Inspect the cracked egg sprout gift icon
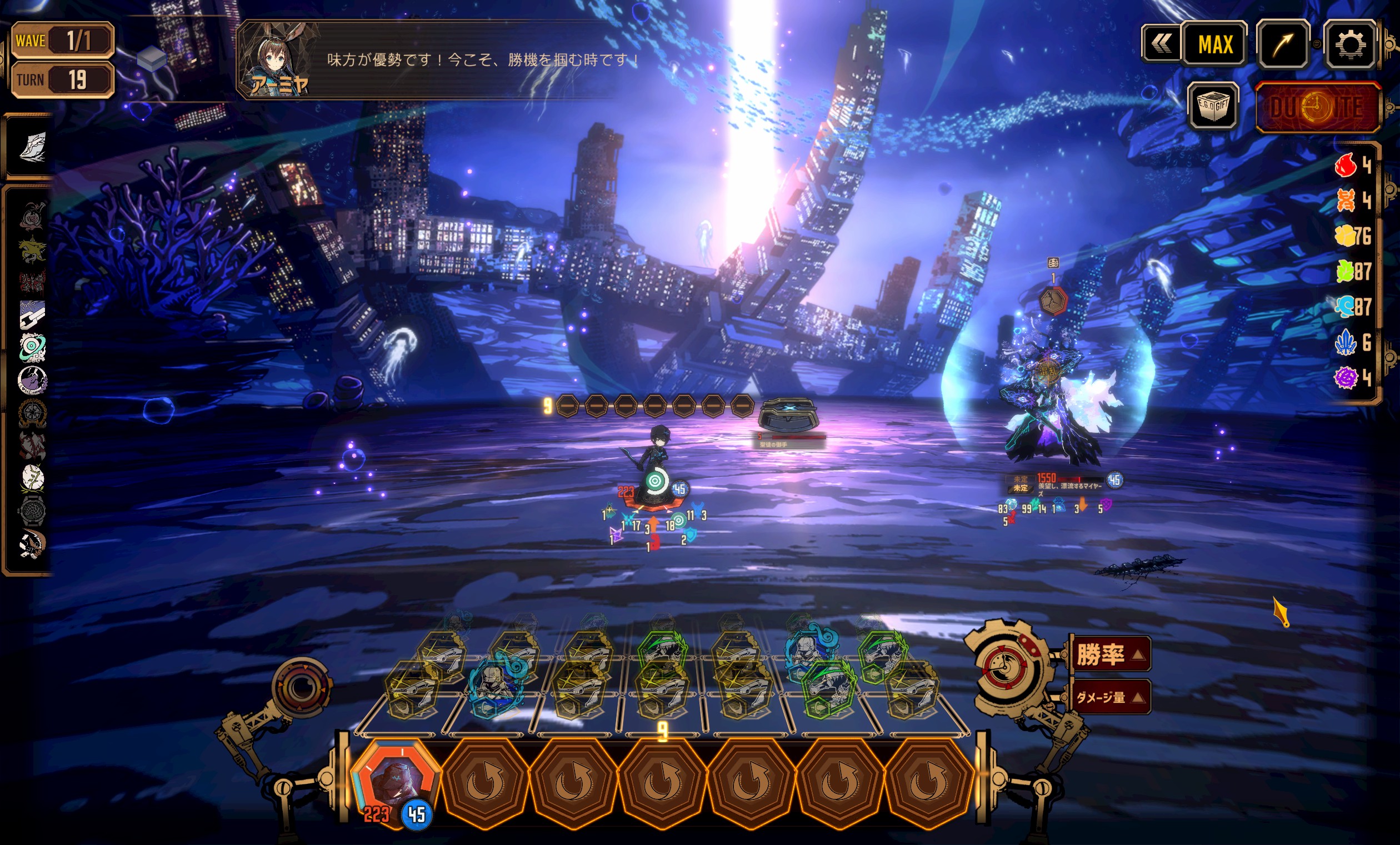The image size is (1400, 845). 32,477
